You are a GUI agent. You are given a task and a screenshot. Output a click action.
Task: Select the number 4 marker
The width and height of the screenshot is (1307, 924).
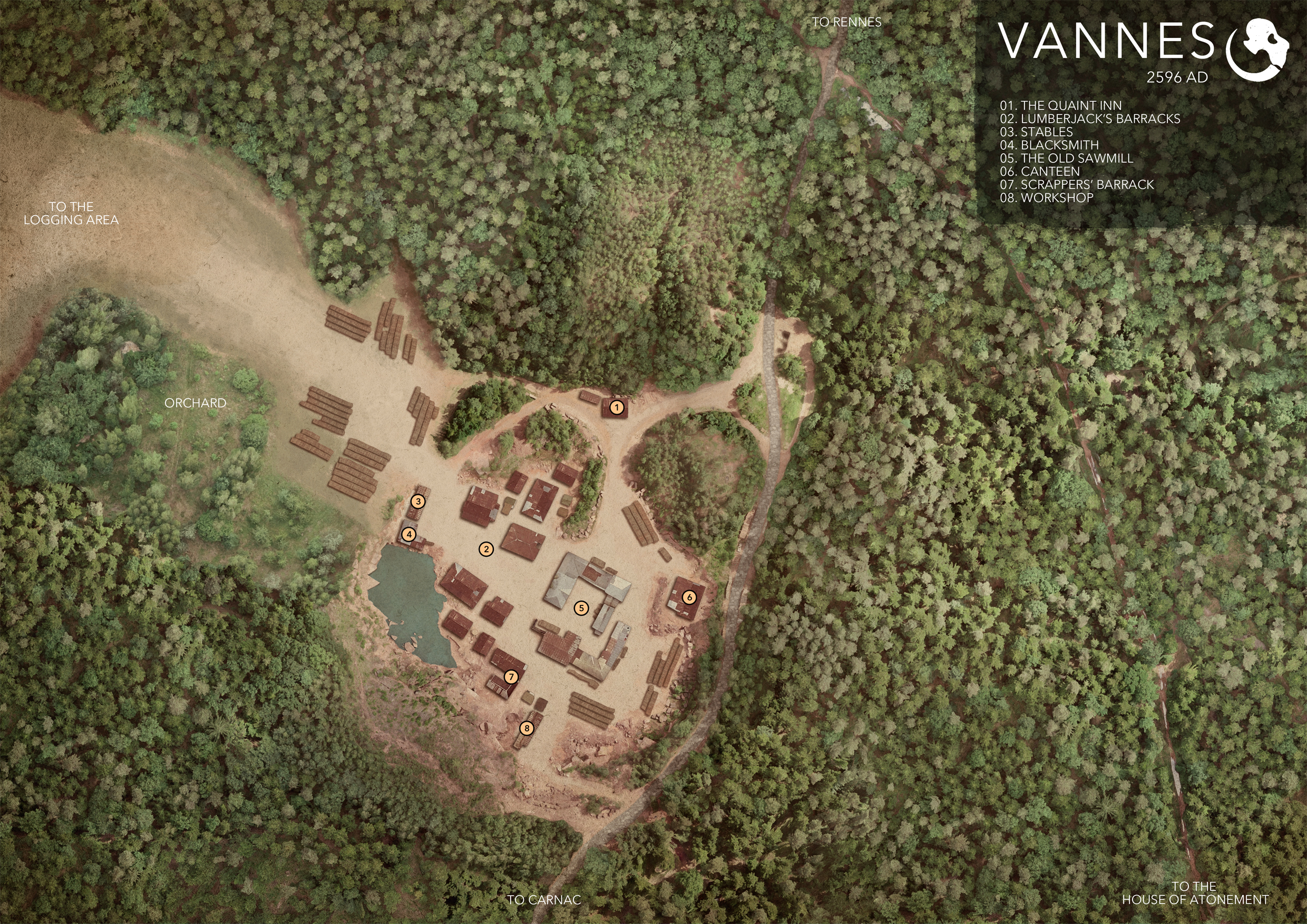click(x=409, y=534)
